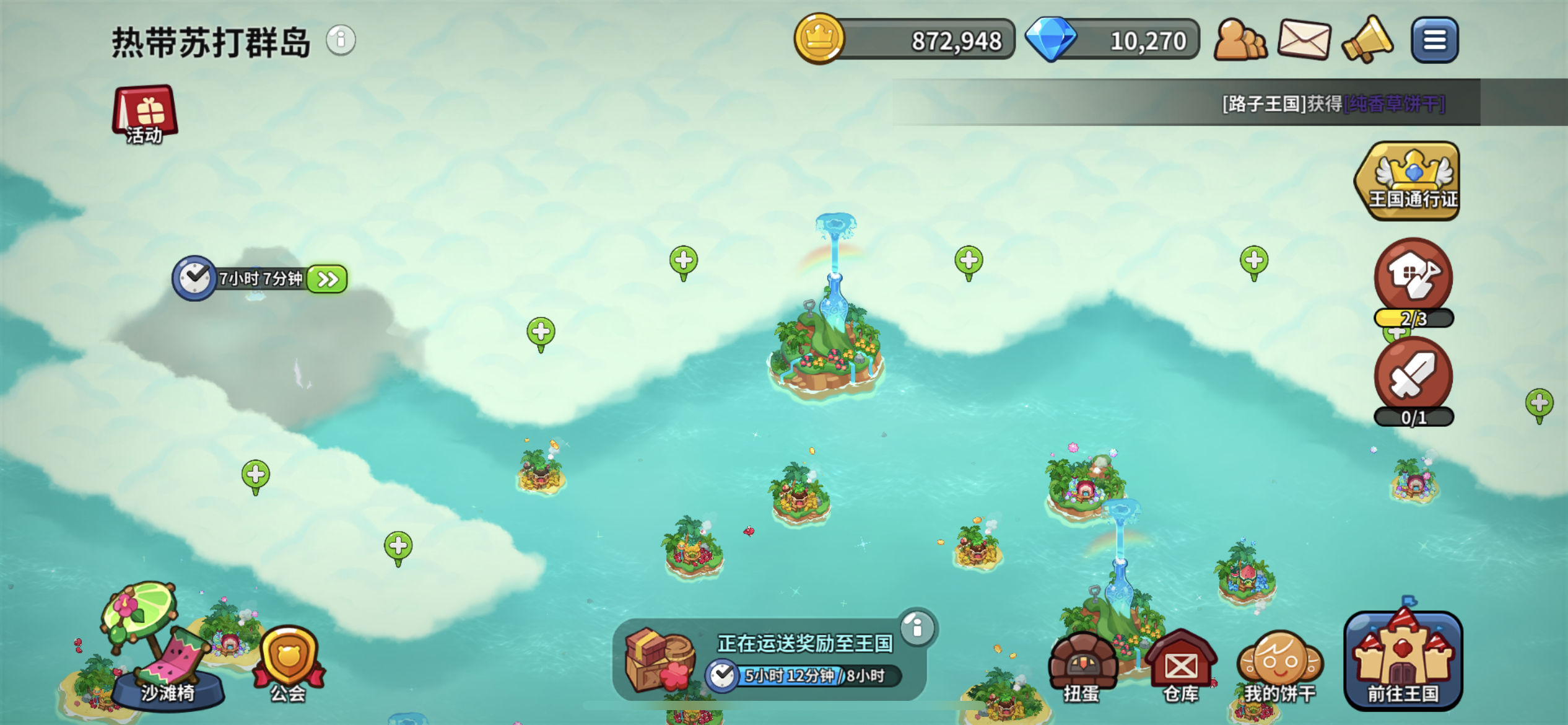This screenshot has height=725, width=1568.
Task: Select the house build counter icon
Action: click(x=1413, y=277)
